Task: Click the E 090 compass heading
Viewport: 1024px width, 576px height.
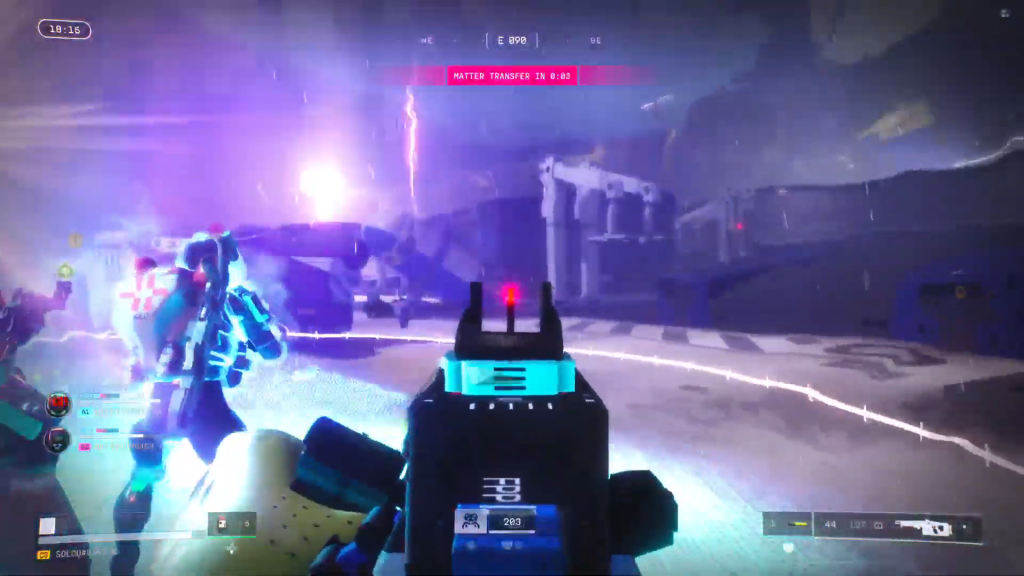Action: pos(511,41)
